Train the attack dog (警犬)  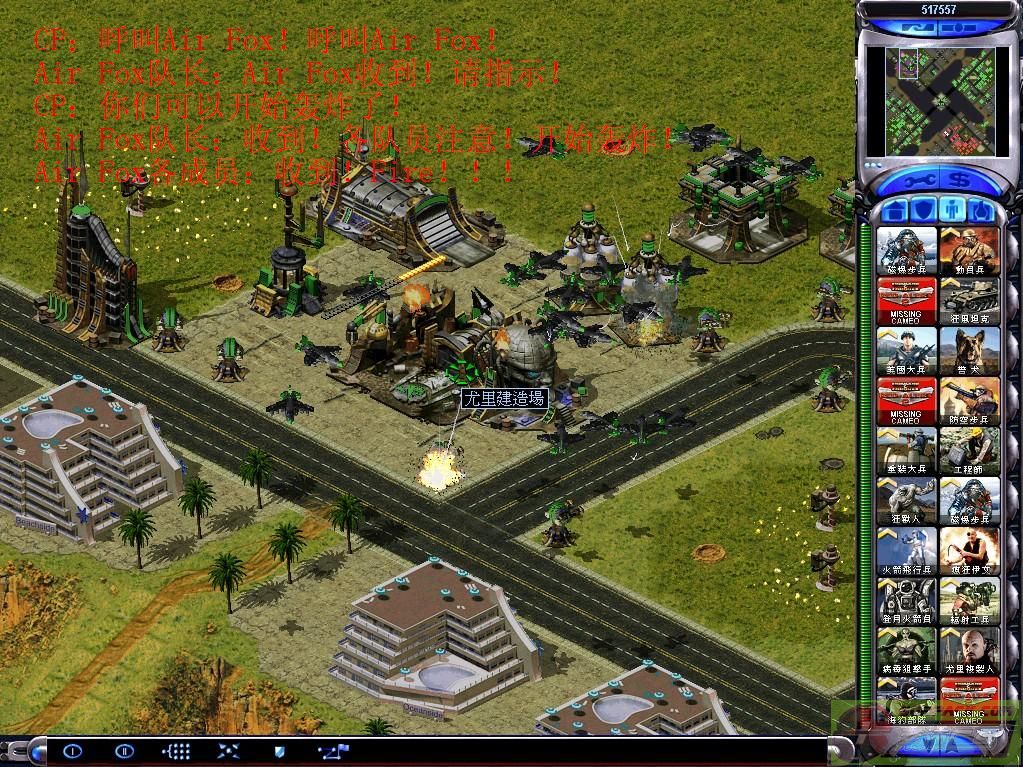[969, 350]
